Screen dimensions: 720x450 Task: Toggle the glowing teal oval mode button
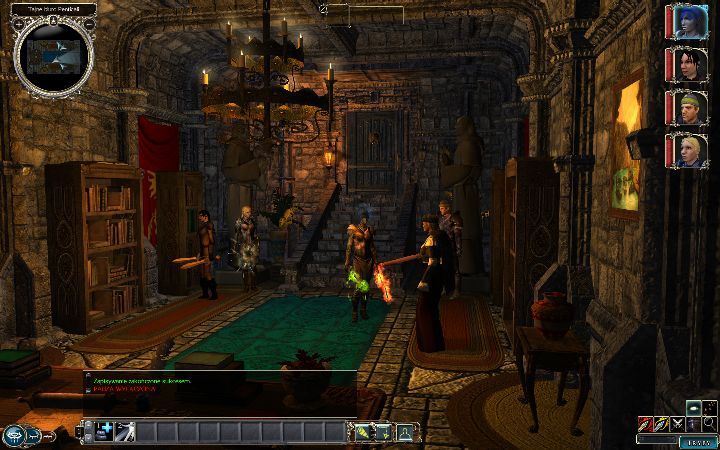(693, 408)
